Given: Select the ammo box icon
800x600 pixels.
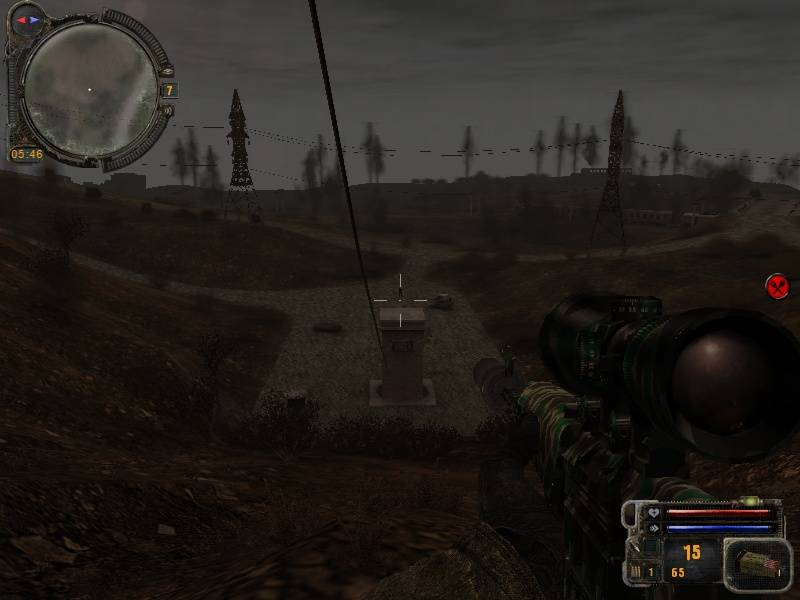Looking at the screenshot, I should pyautogui.click(x=757, y=564).
